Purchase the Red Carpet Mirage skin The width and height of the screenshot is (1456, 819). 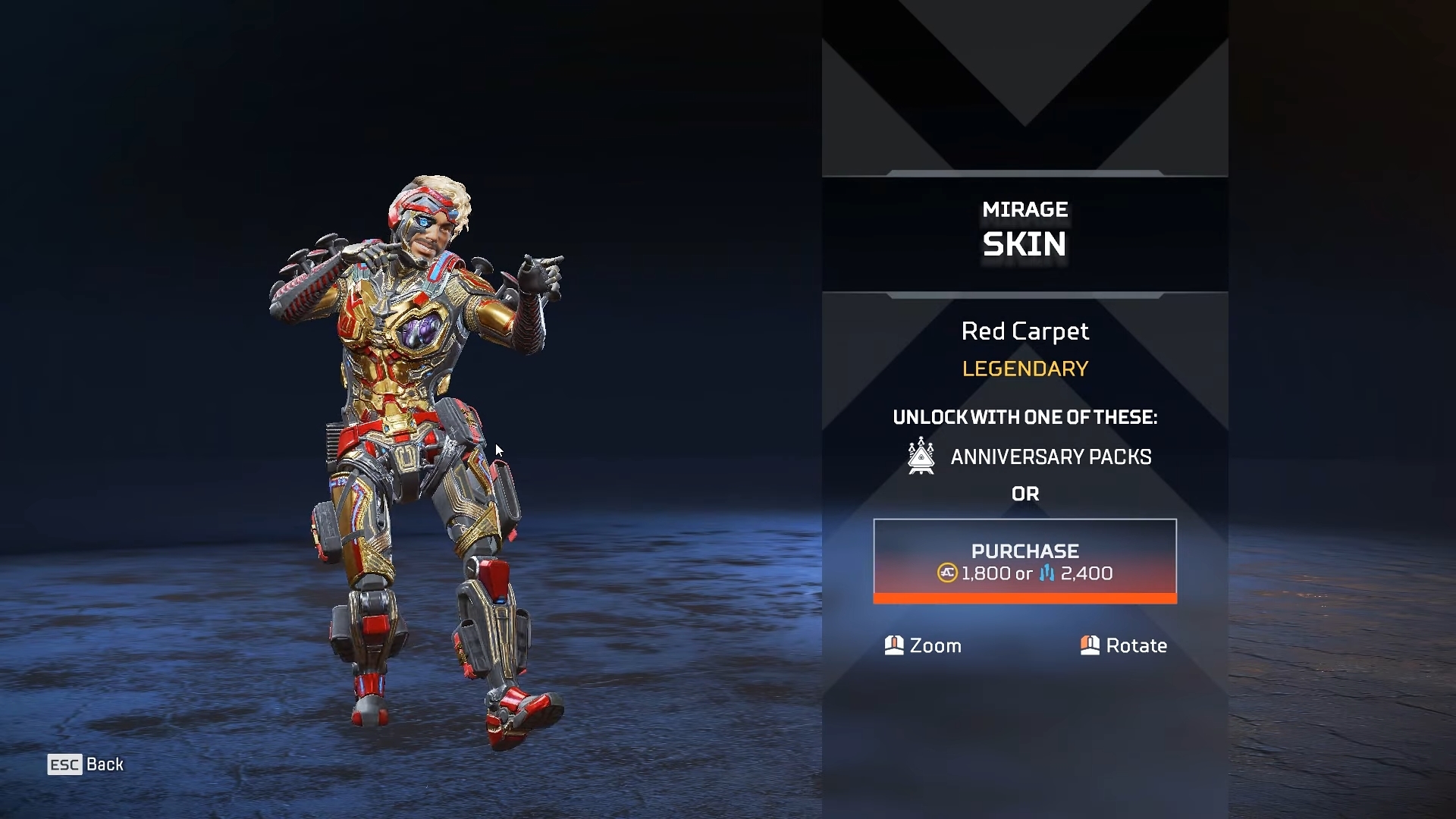(1025, 561)
